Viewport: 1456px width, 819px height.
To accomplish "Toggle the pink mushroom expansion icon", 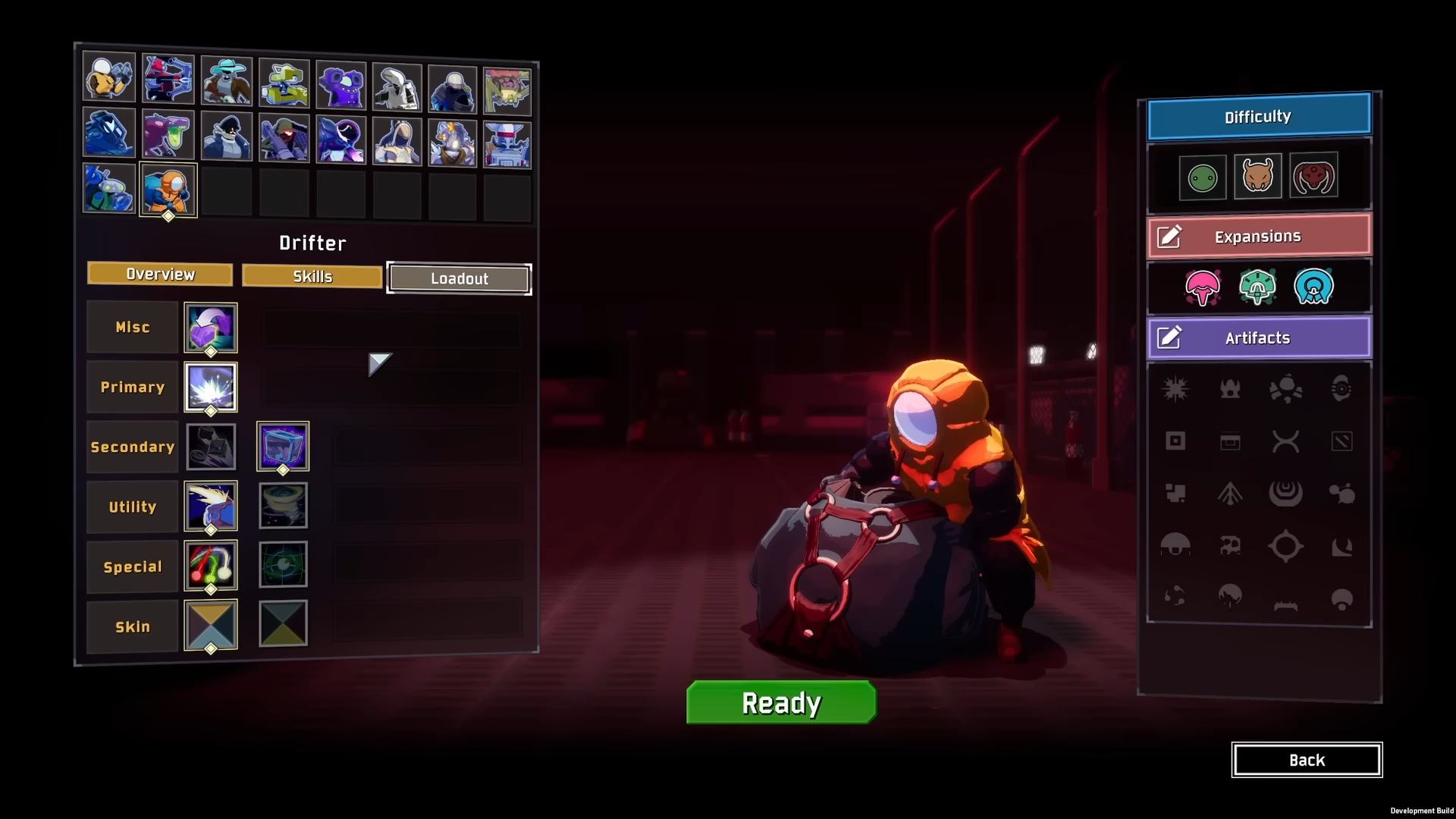I will click(1202, 287).
